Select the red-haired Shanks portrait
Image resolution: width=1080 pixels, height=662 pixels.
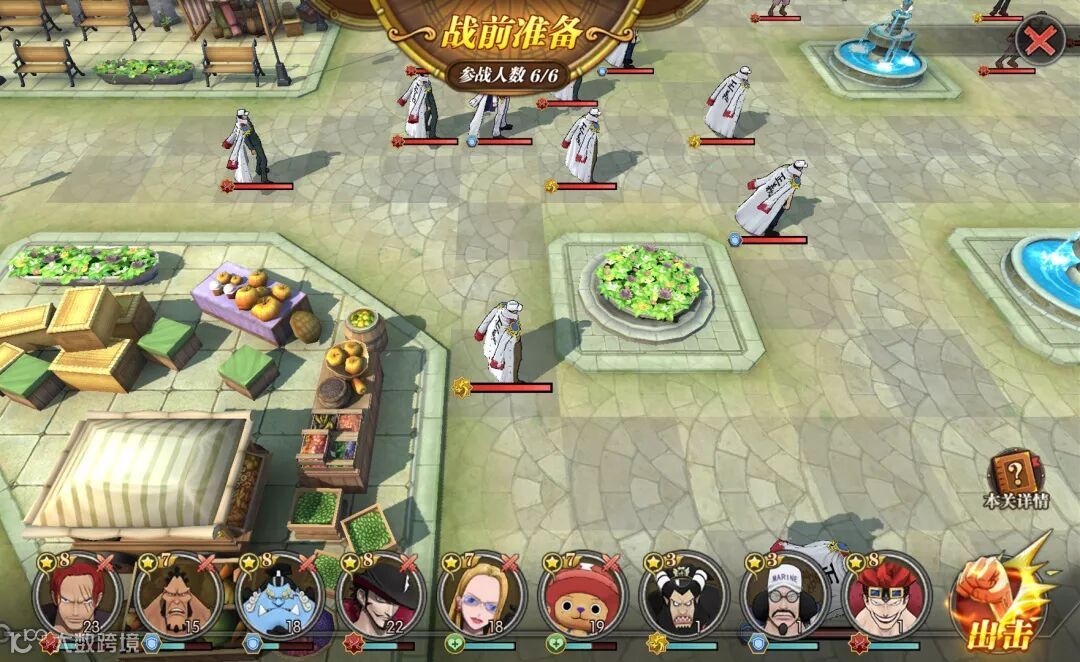[x=76, y=597]
